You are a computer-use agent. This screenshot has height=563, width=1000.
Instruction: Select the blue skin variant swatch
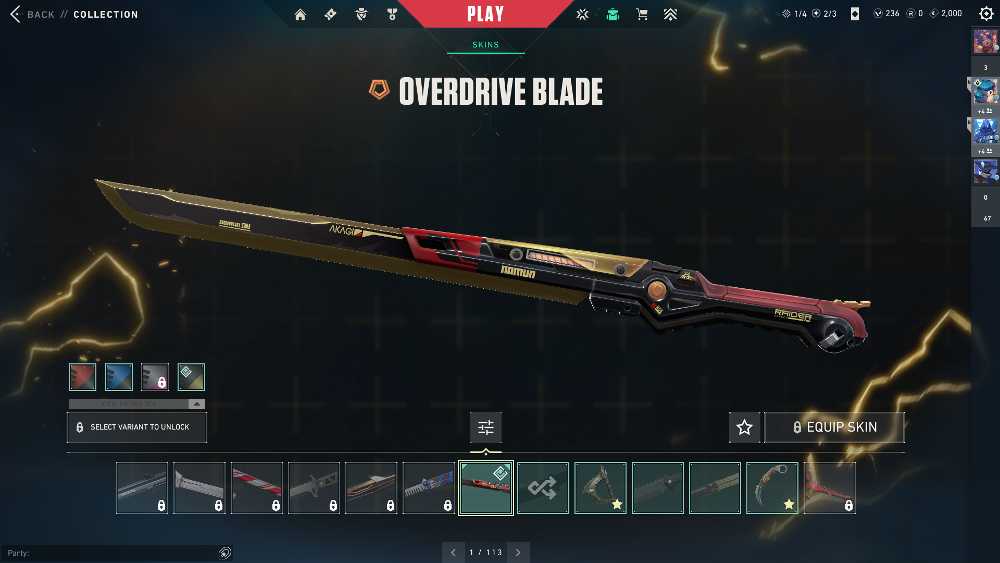tap(118, 376)
